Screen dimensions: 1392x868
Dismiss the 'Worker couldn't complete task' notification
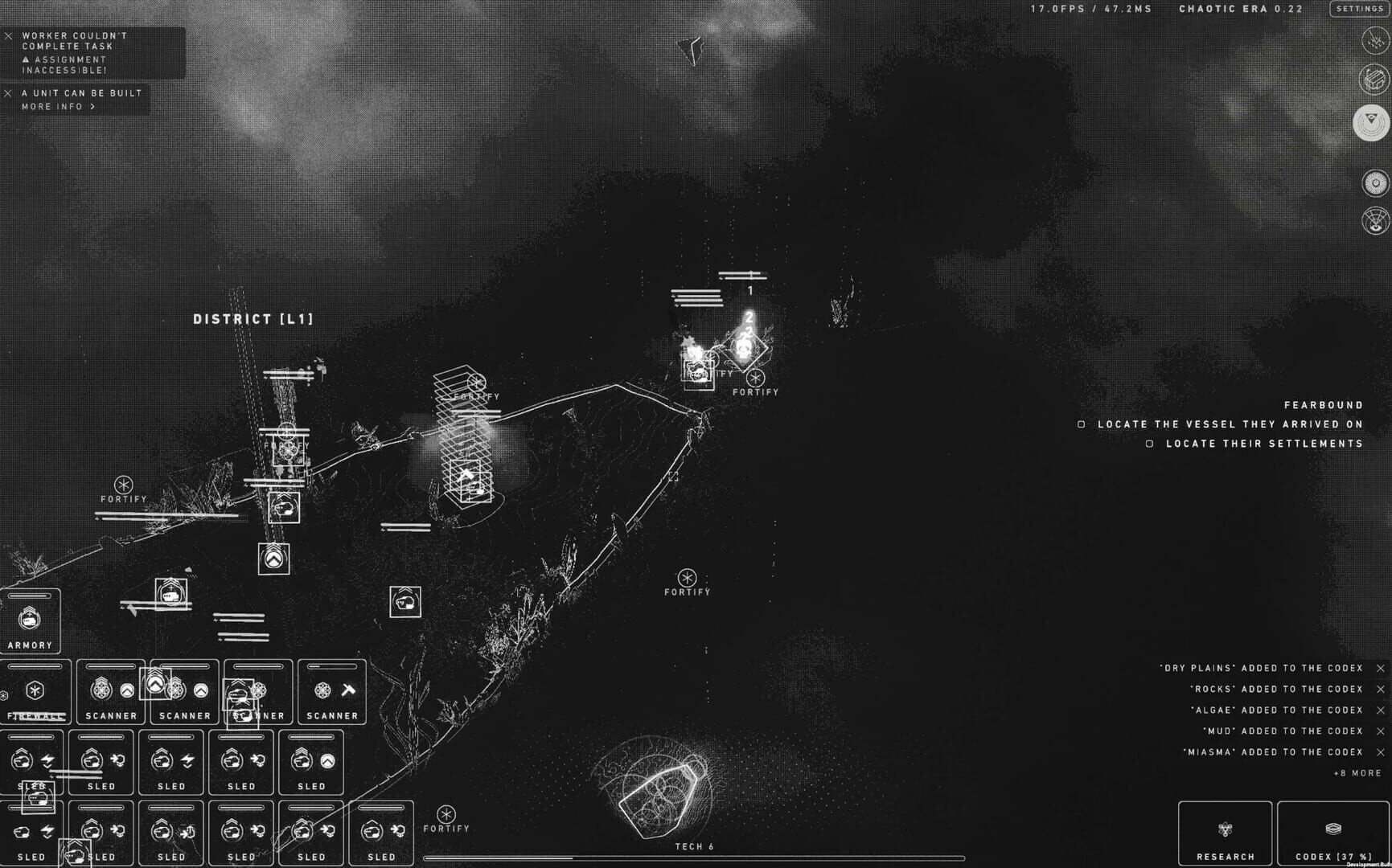[x=9, y=35]
